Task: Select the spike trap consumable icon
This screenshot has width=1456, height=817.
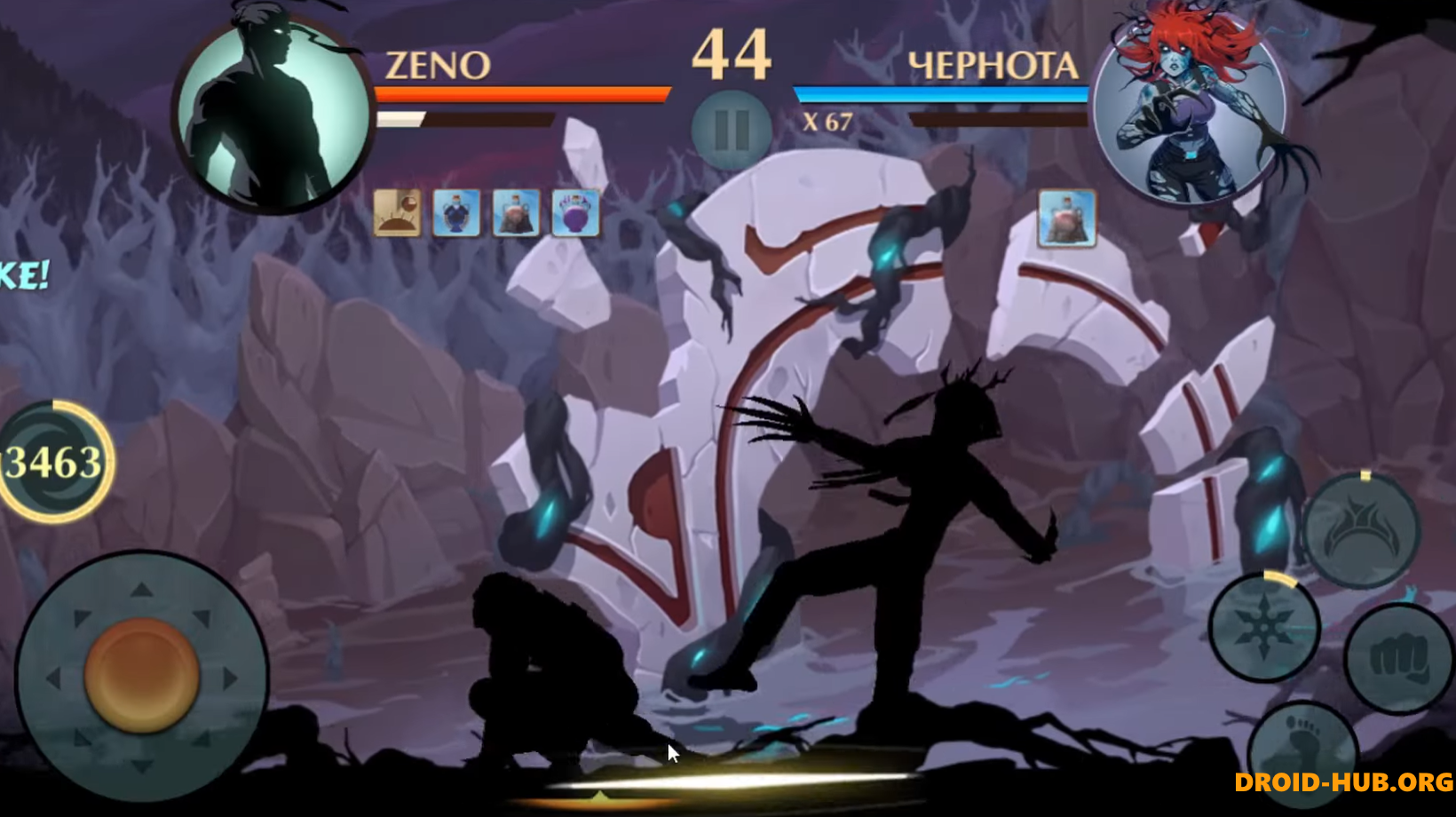Action: (x=397, y=213)
